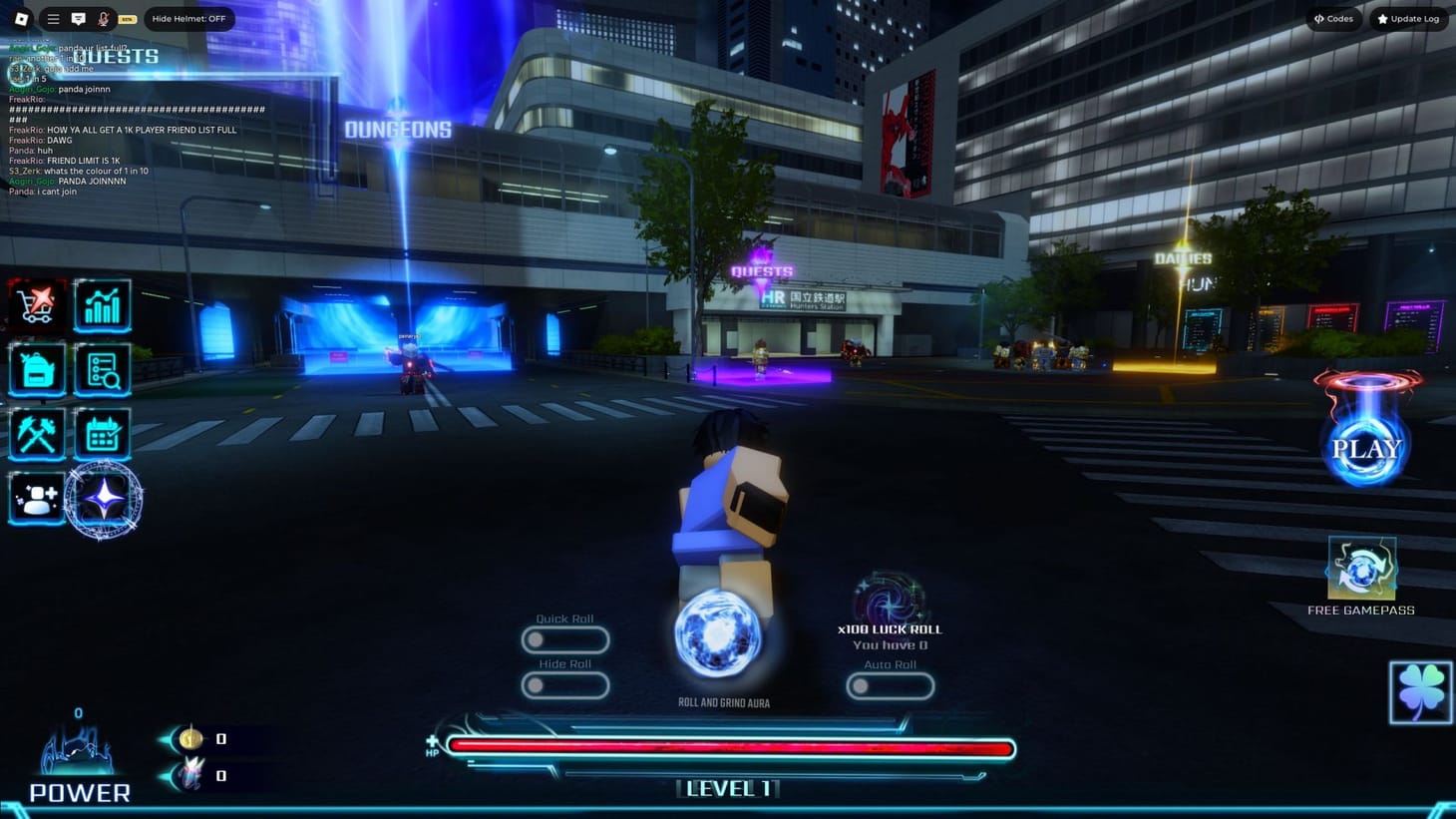This screenshot has width=1456, height=819.
Task: Select the crafting hammers icon
Action: pos(37,433)
